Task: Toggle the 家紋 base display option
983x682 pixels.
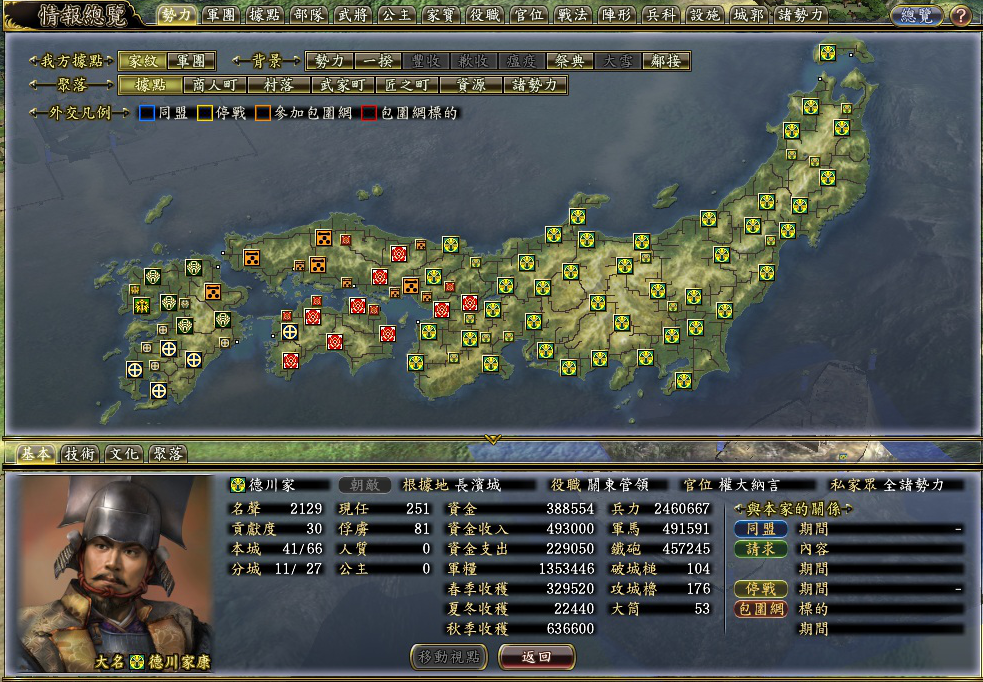Action: pyautogui.click(x=143, y=61)
